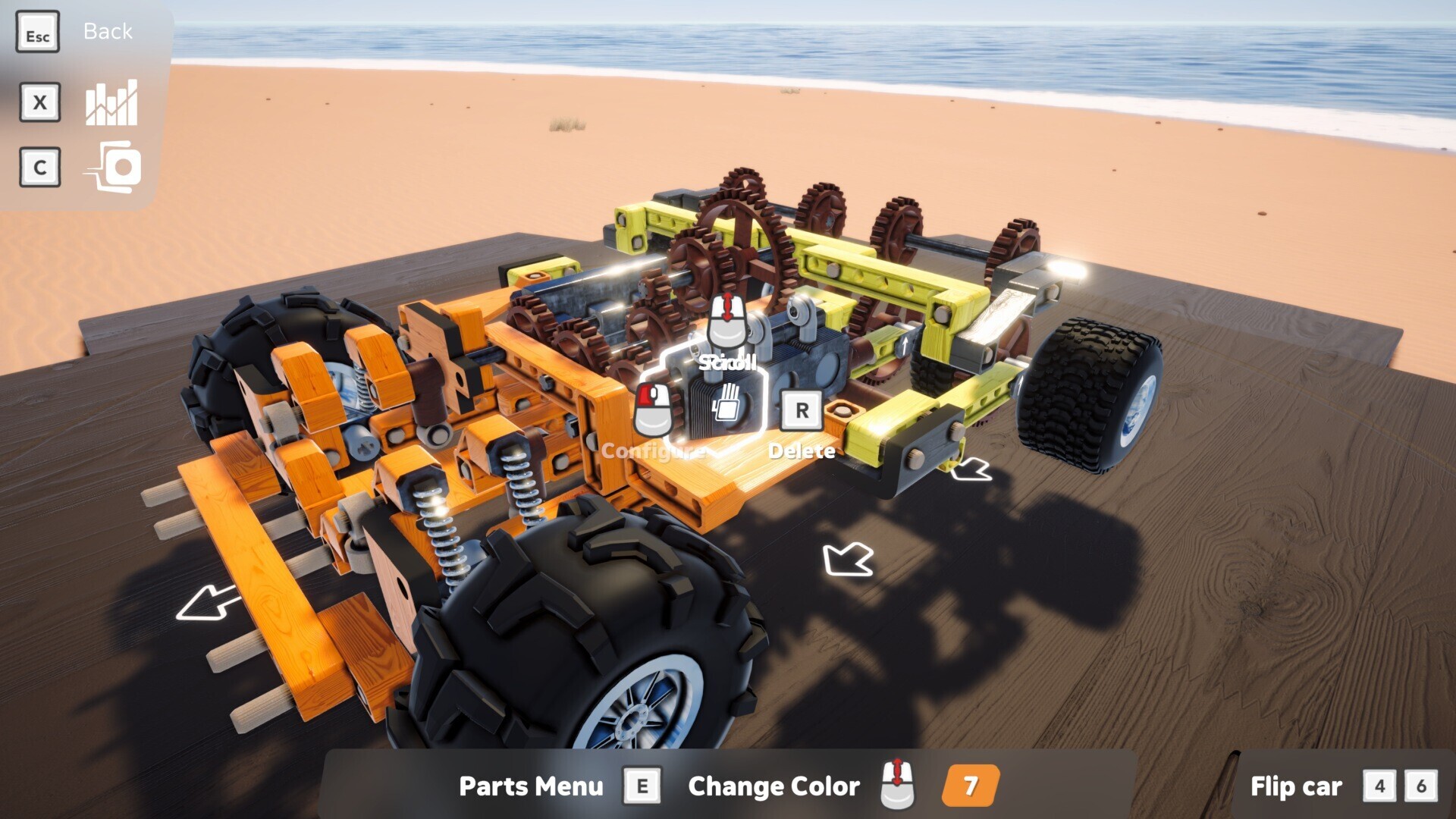Open the Parts Menu
The image size is (1456, 819).
[x=531, y=786]
